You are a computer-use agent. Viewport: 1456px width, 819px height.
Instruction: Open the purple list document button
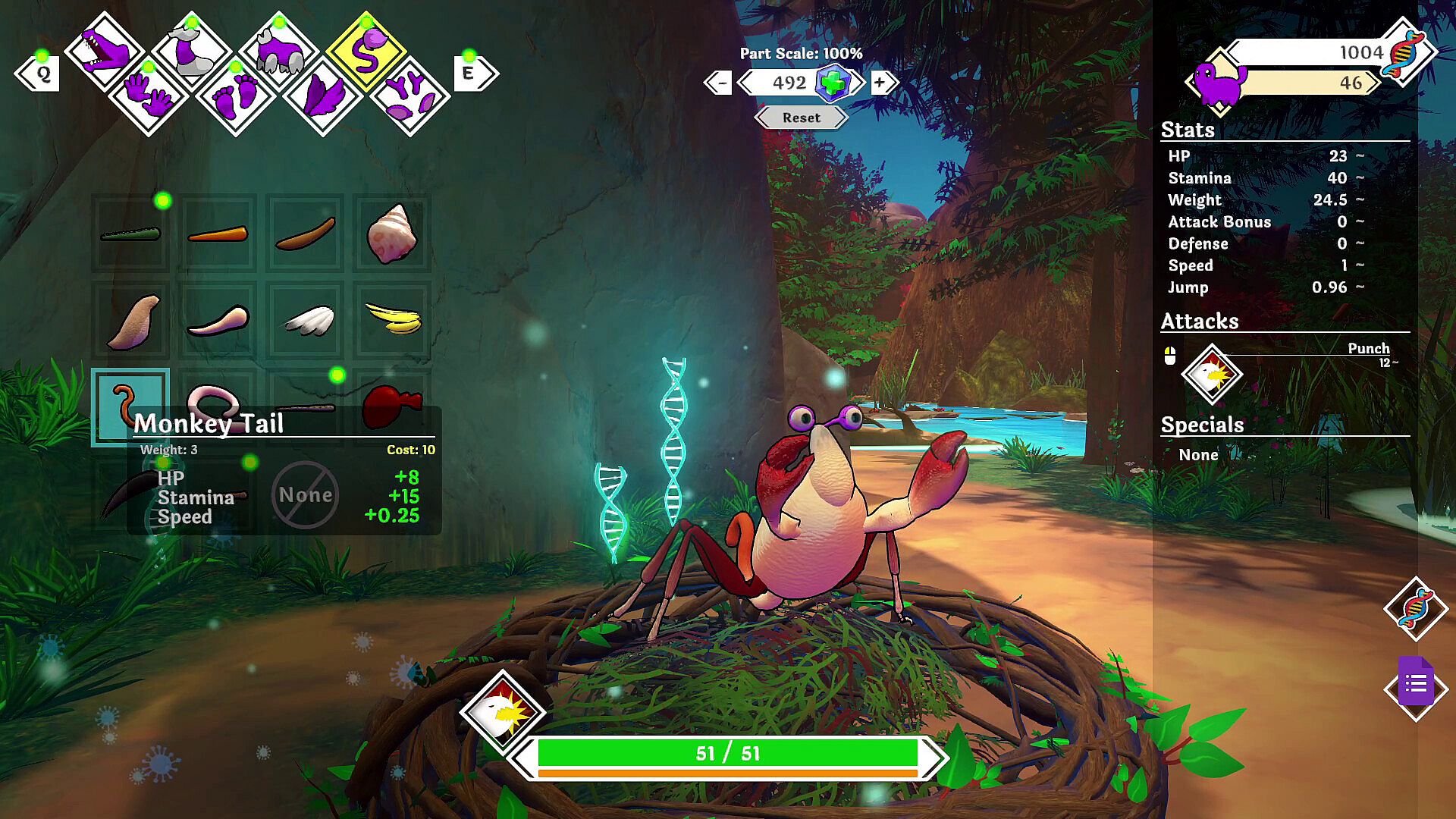(x=1415, y=687)
